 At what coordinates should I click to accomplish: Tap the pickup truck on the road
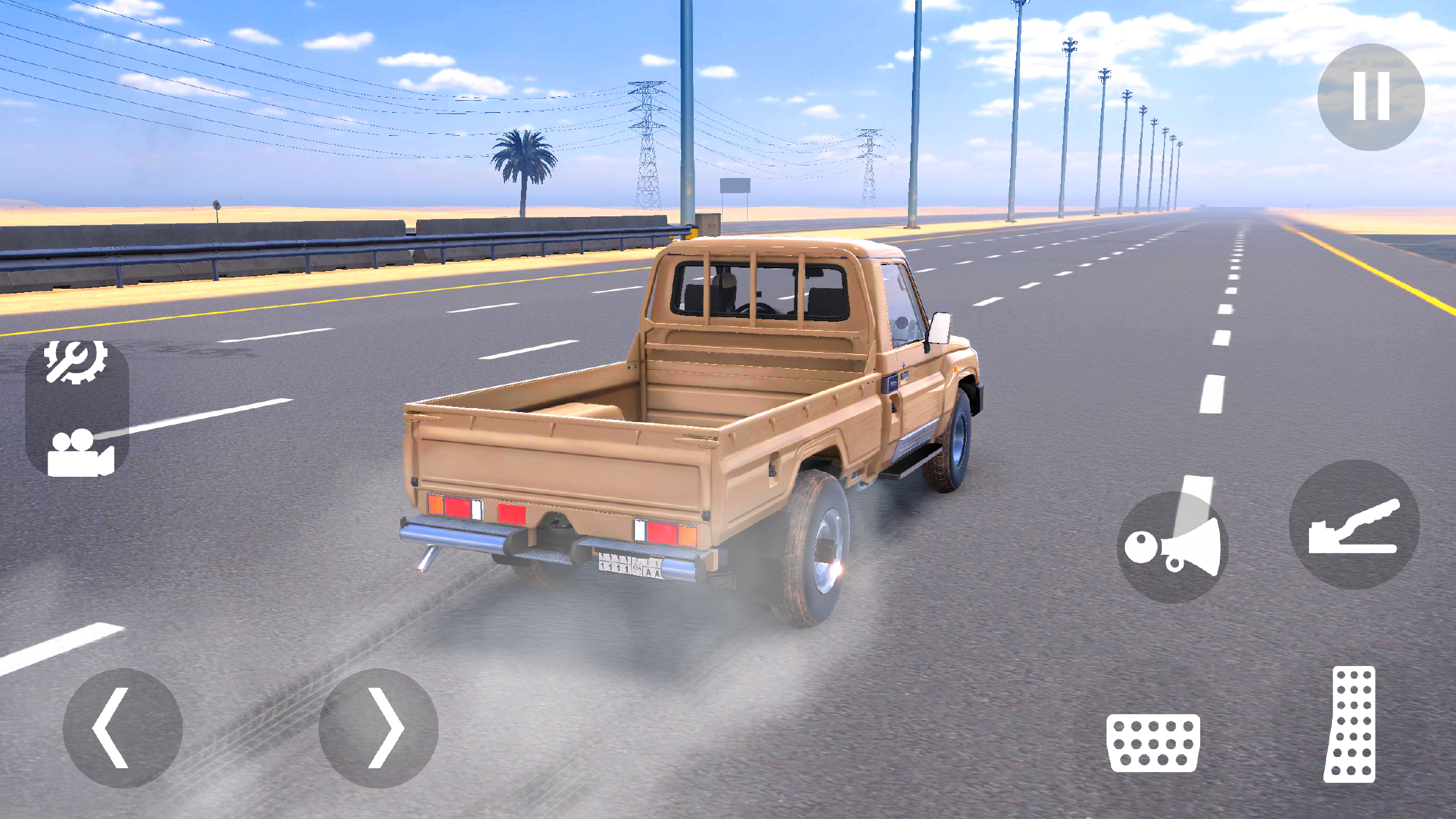pyautogui.click(x=692, y=429)
